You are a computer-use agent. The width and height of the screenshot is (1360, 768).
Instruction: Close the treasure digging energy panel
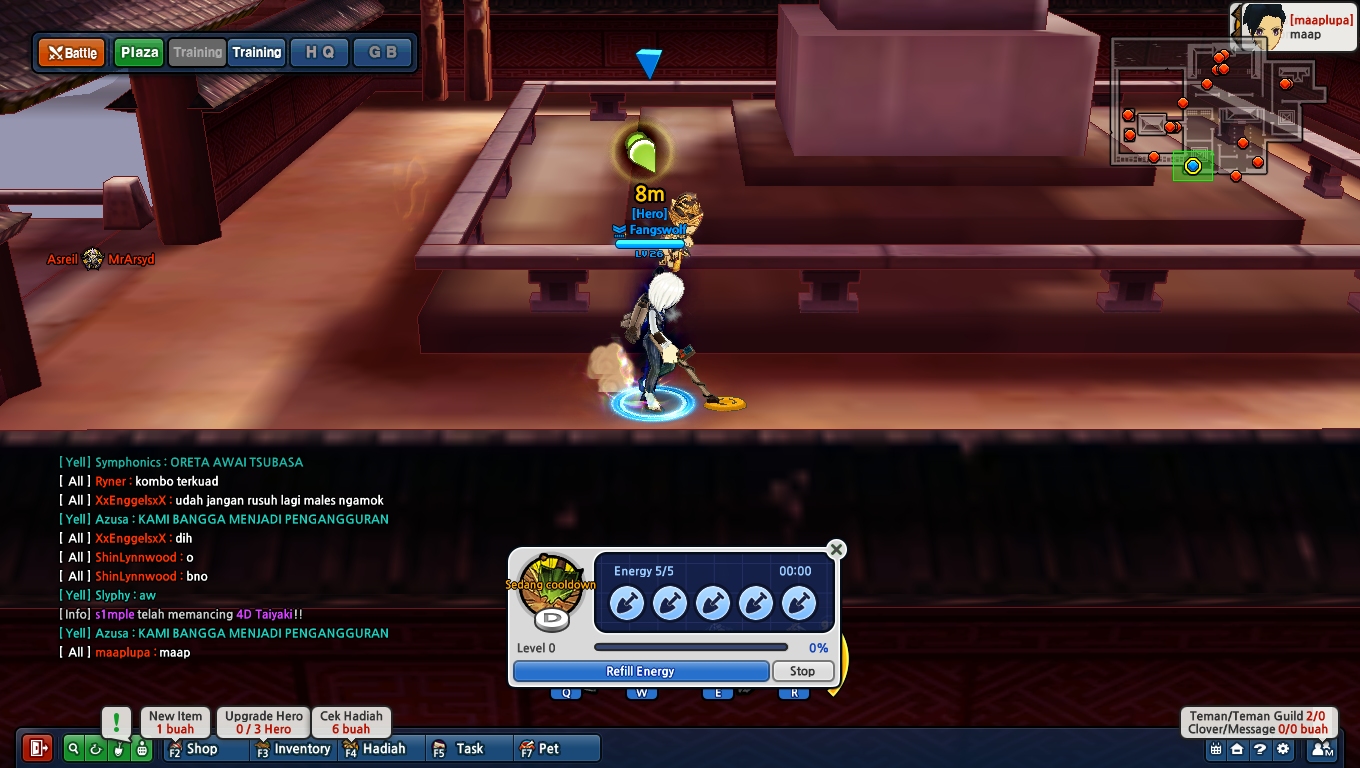click(x=836, y=549)
